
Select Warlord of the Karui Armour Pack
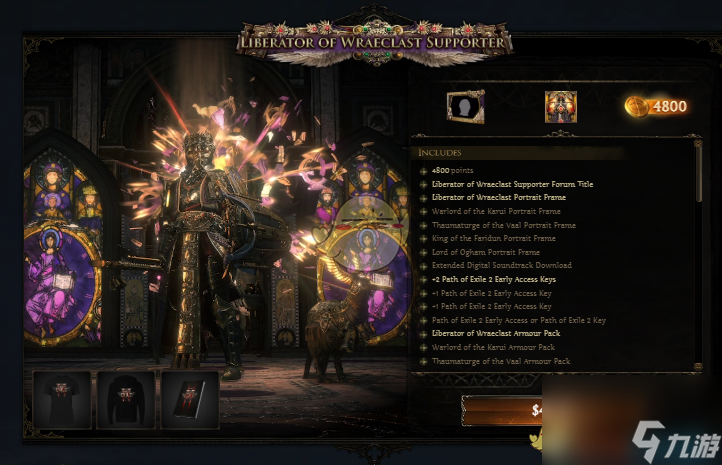tap(488, 347)
